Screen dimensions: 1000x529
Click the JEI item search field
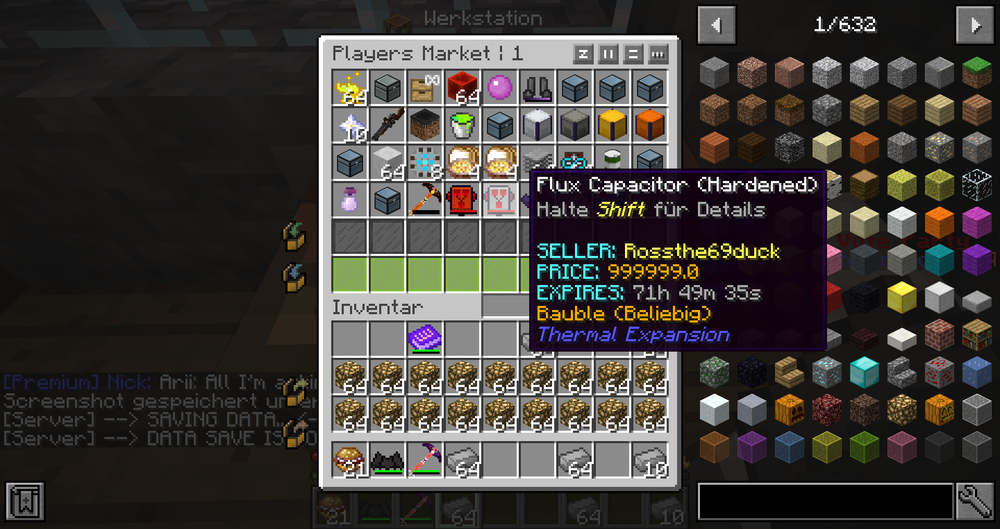(820, 501)
